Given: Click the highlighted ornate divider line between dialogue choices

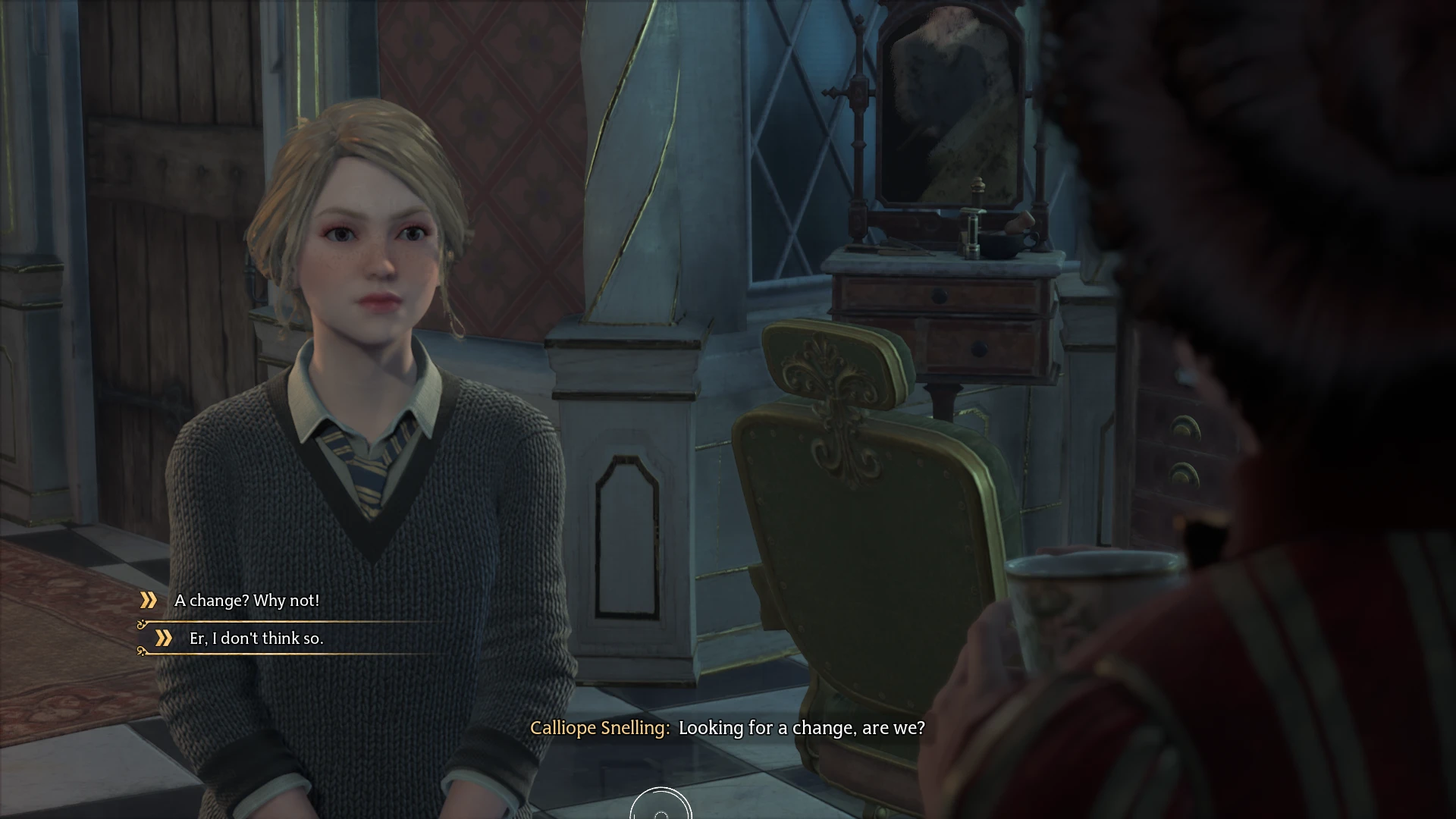Looking at the screenshot, I should (x=288, y=622).
